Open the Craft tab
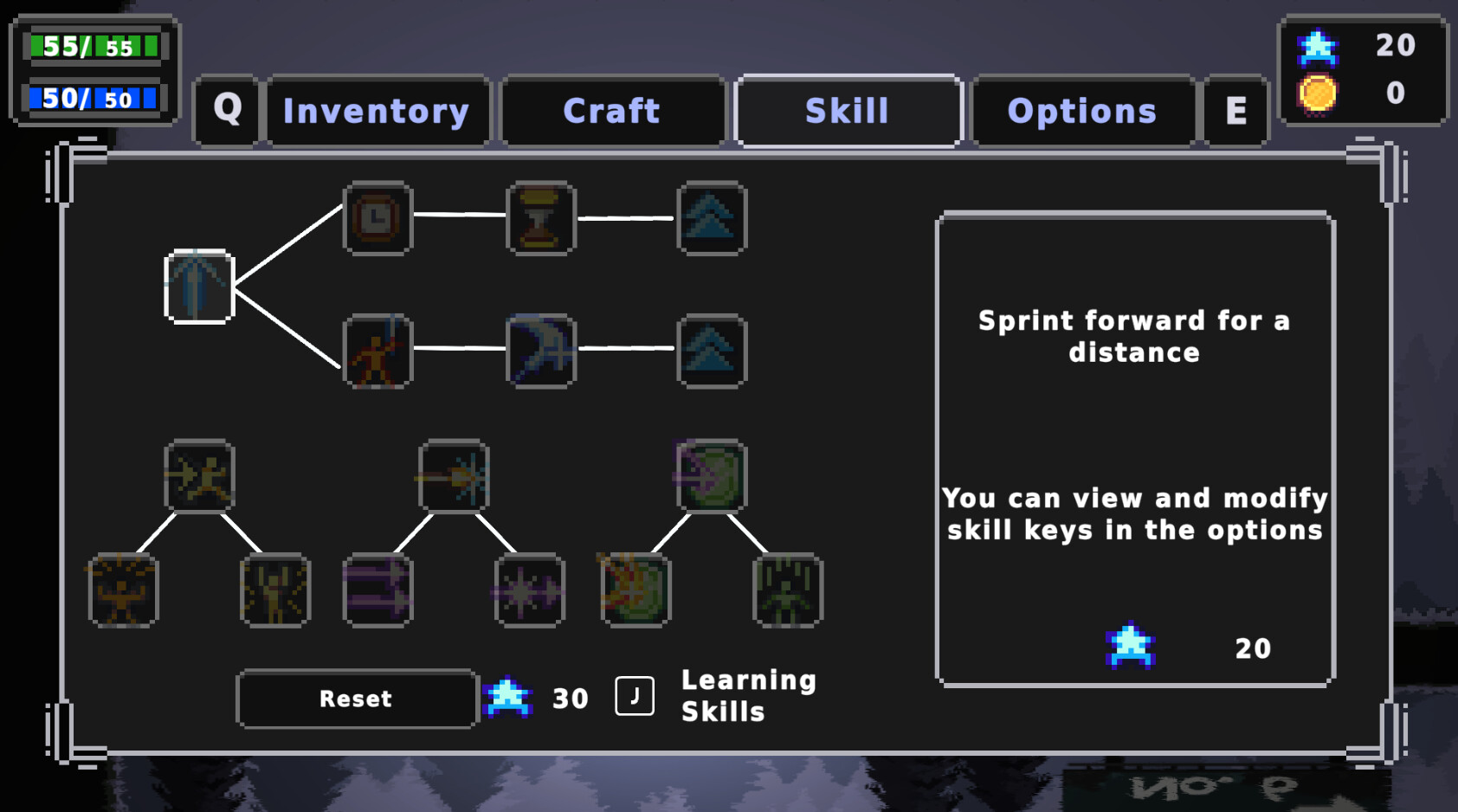The image size is (1458, 812). [x=611, y=110]
